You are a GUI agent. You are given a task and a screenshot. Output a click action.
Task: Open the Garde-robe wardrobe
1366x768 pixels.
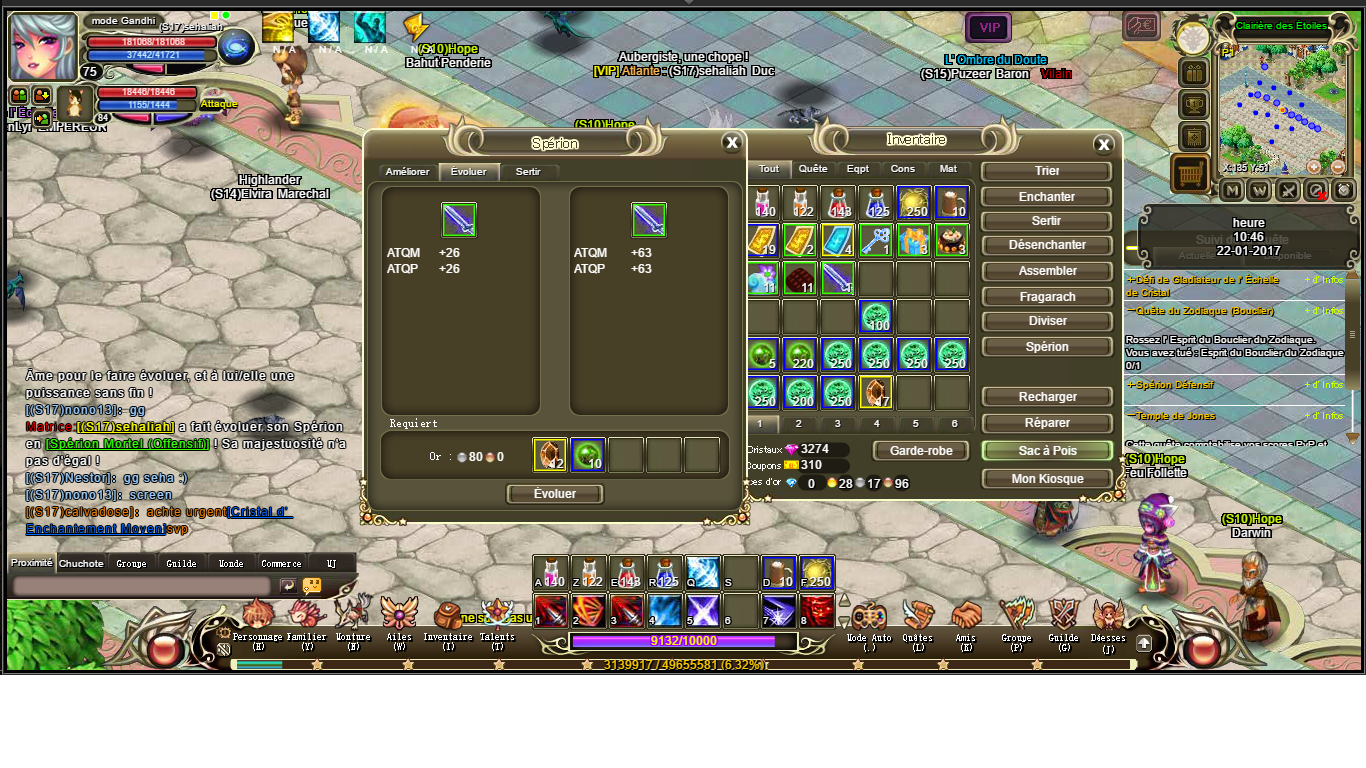[x=921, y=451]
